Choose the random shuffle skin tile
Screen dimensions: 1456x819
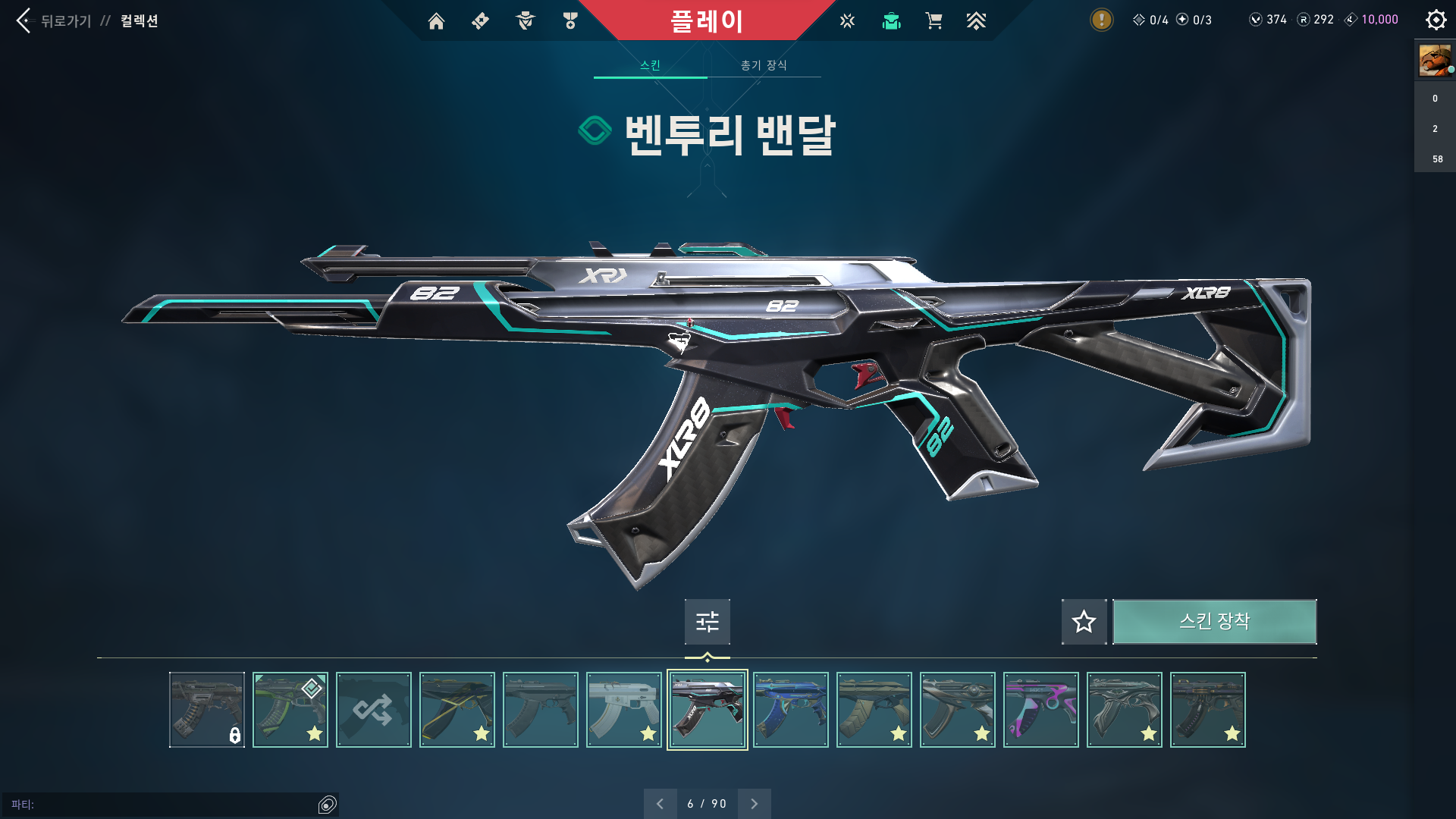tap(374, 710)
